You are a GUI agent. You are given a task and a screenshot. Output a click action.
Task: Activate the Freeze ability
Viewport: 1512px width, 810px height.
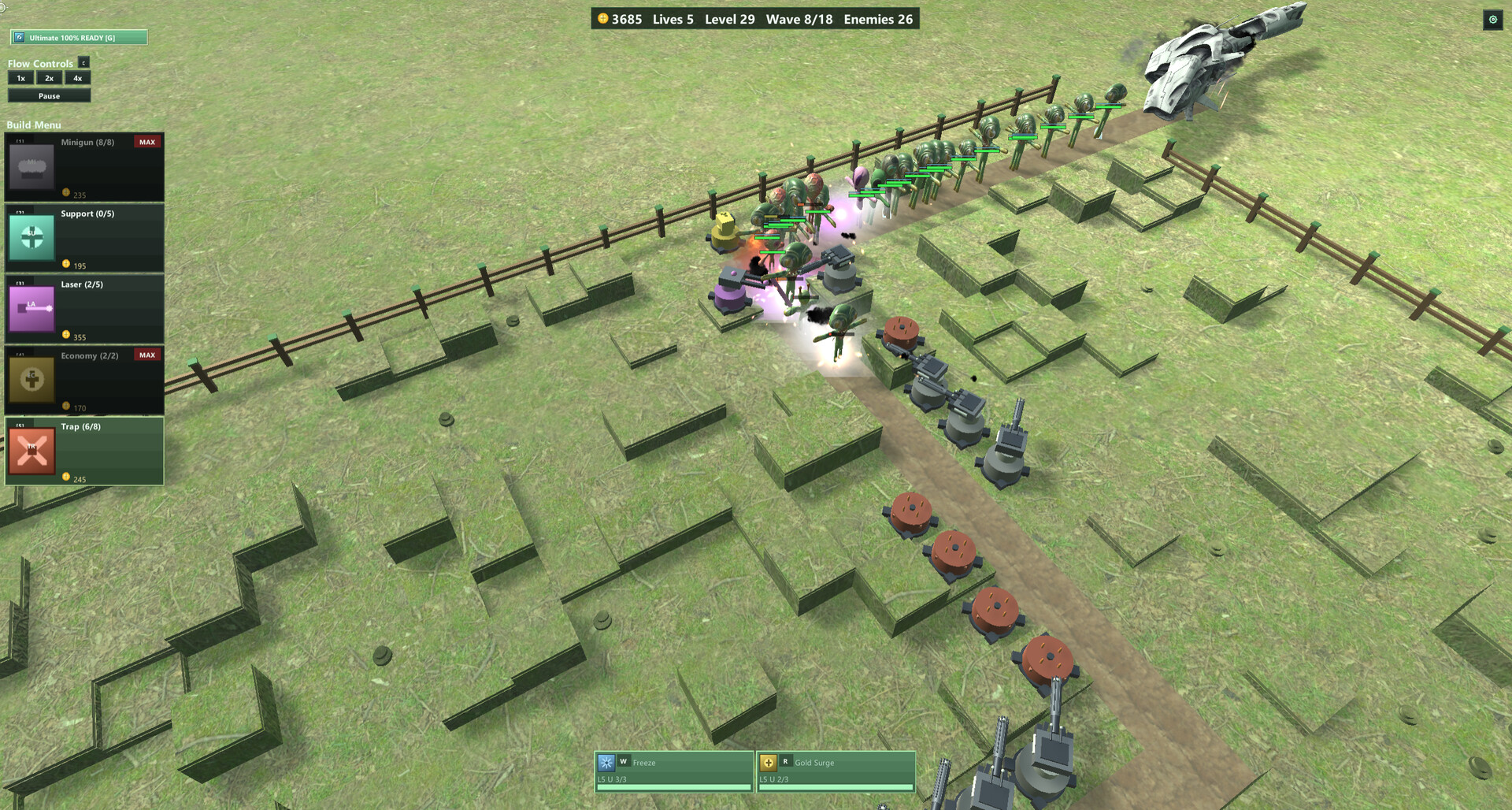pyautogui.click(x=674, y=771)
